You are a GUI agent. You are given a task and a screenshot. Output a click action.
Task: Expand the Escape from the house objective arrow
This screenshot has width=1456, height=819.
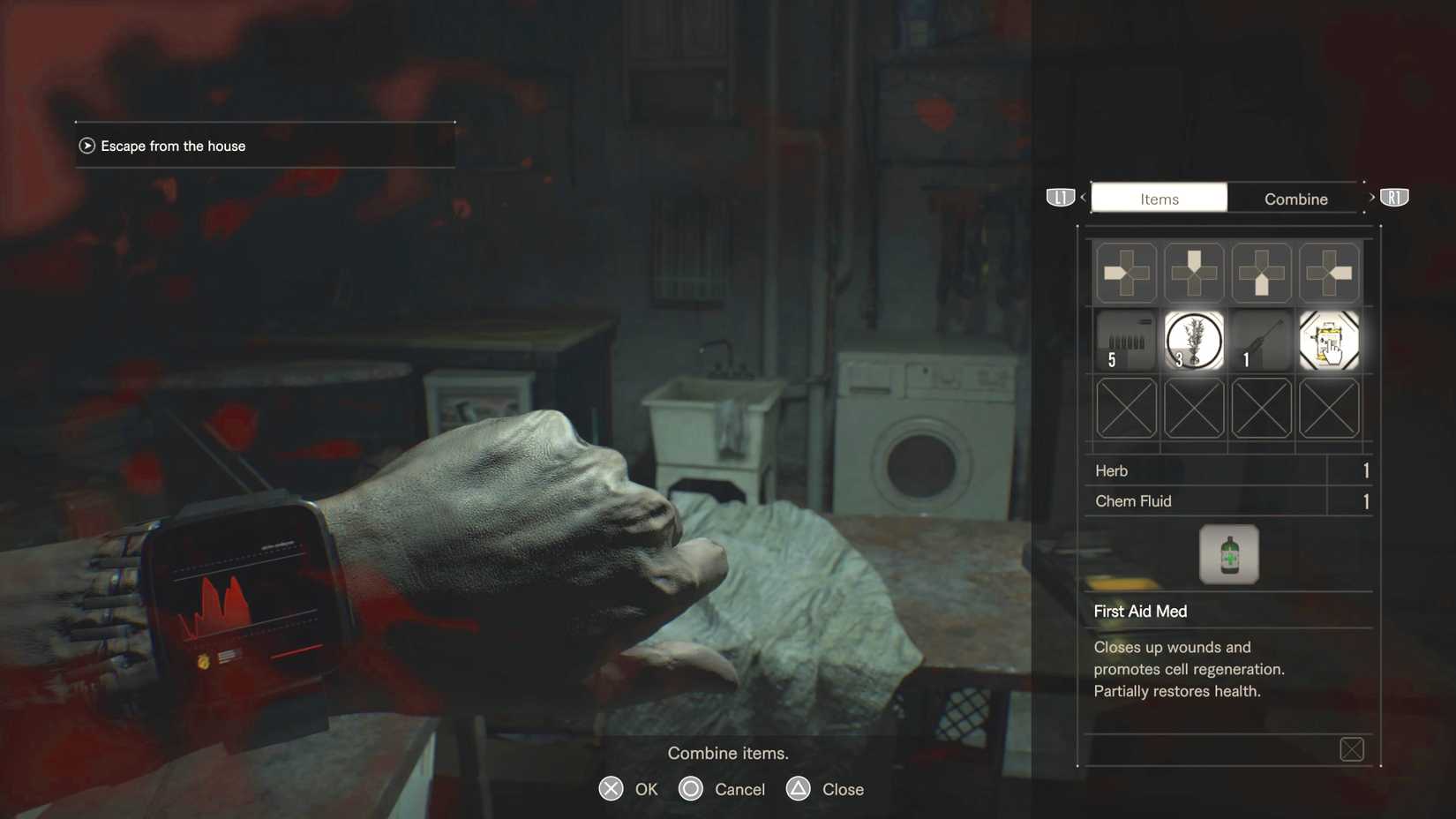(x=86, y=146)
